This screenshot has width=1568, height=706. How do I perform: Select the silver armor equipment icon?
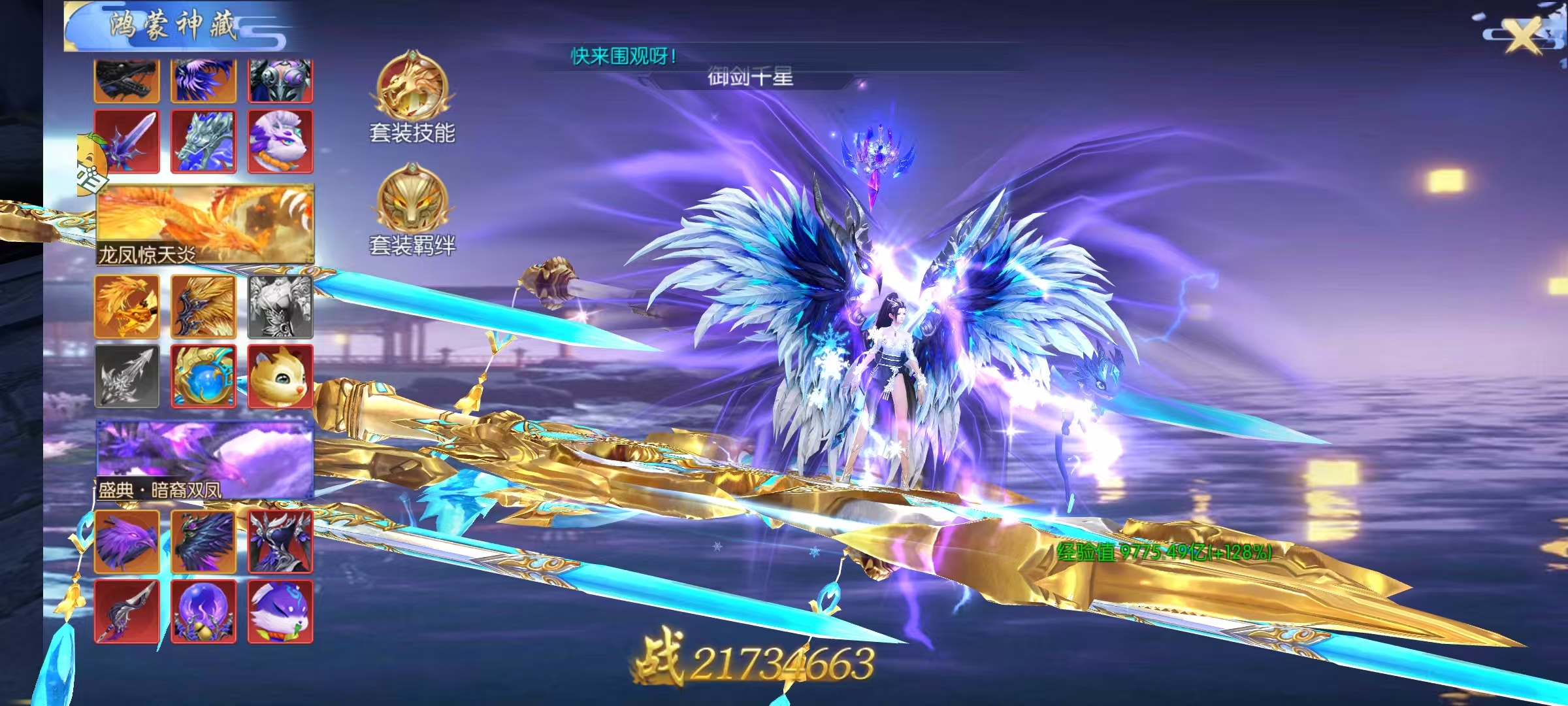click(281, 78)
